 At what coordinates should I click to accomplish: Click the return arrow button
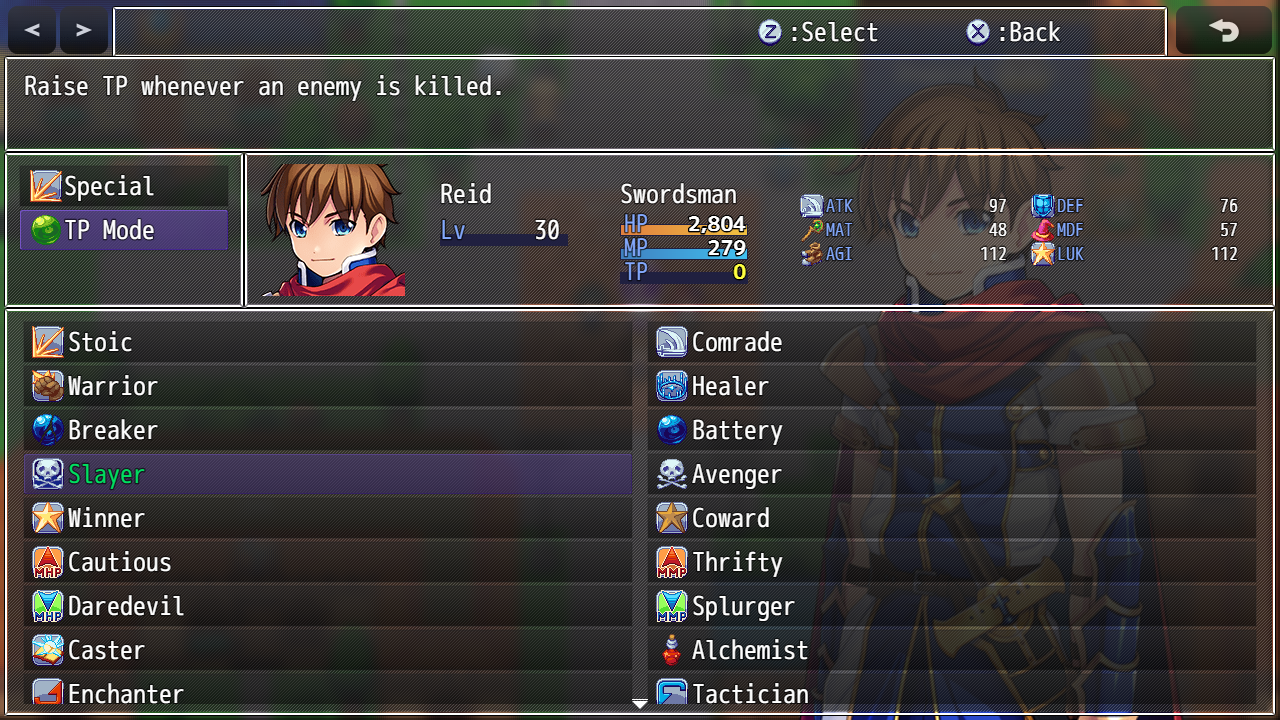click(x=1223, y=31)
